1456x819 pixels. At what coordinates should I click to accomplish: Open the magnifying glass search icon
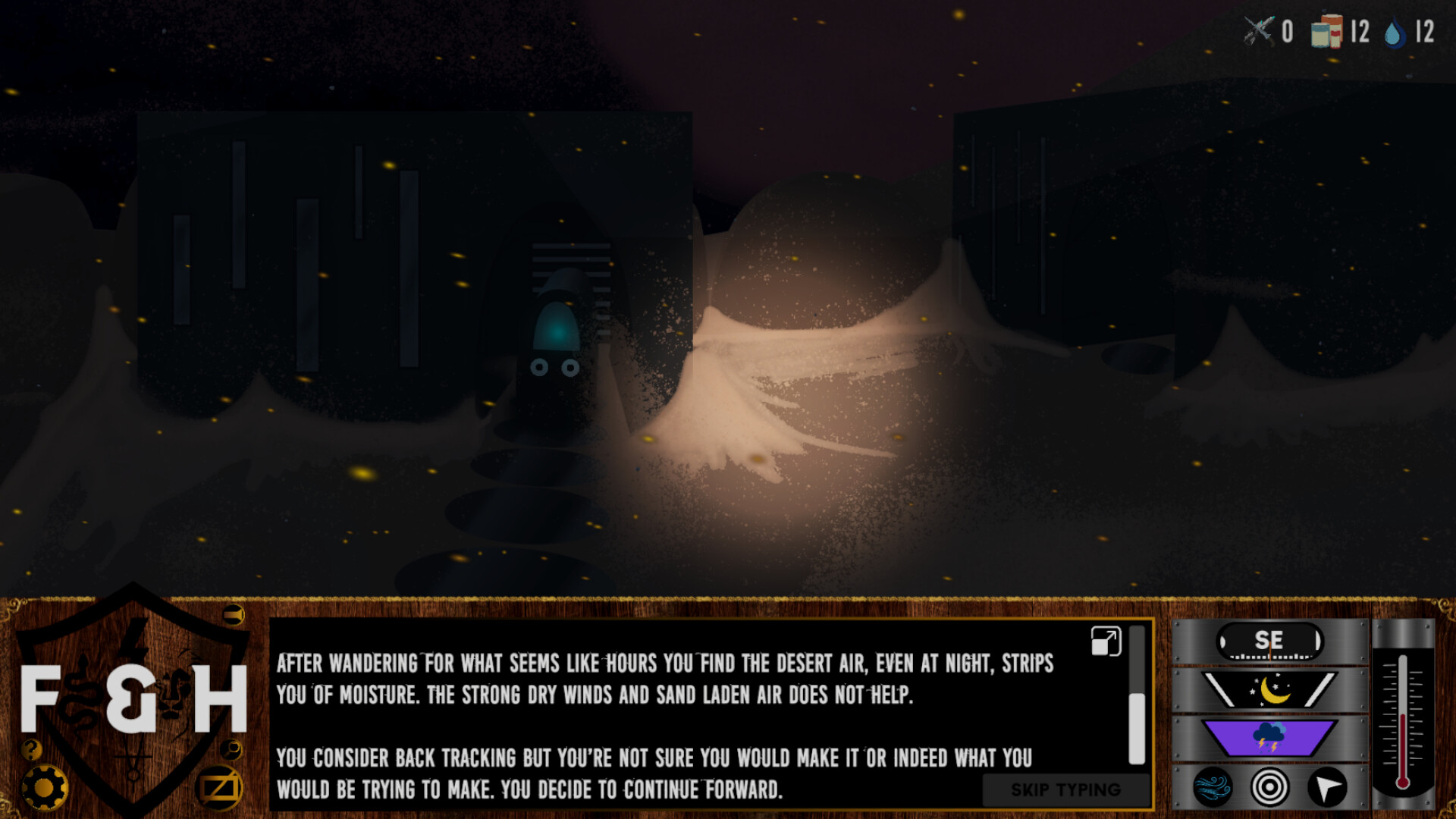pos(231,750)
